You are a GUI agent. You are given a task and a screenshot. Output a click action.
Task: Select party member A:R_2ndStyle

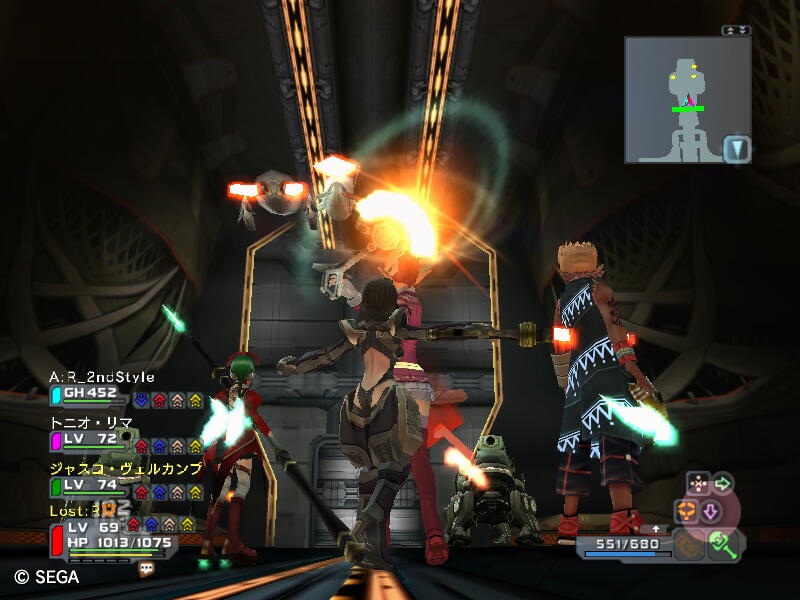pos(102,377)
